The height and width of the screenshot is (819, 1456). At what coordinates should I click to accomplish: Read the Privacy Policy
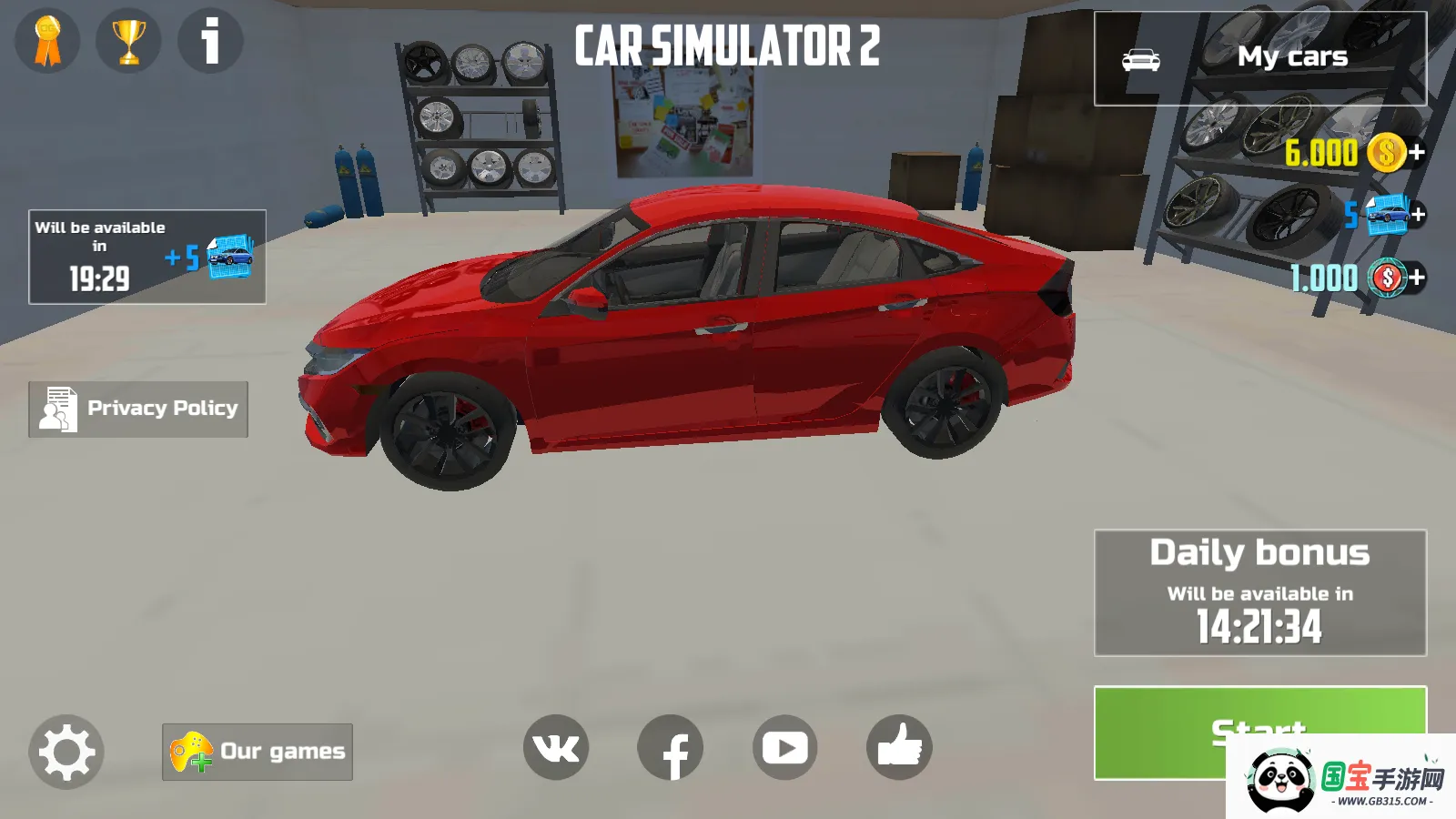pos(137,409)
